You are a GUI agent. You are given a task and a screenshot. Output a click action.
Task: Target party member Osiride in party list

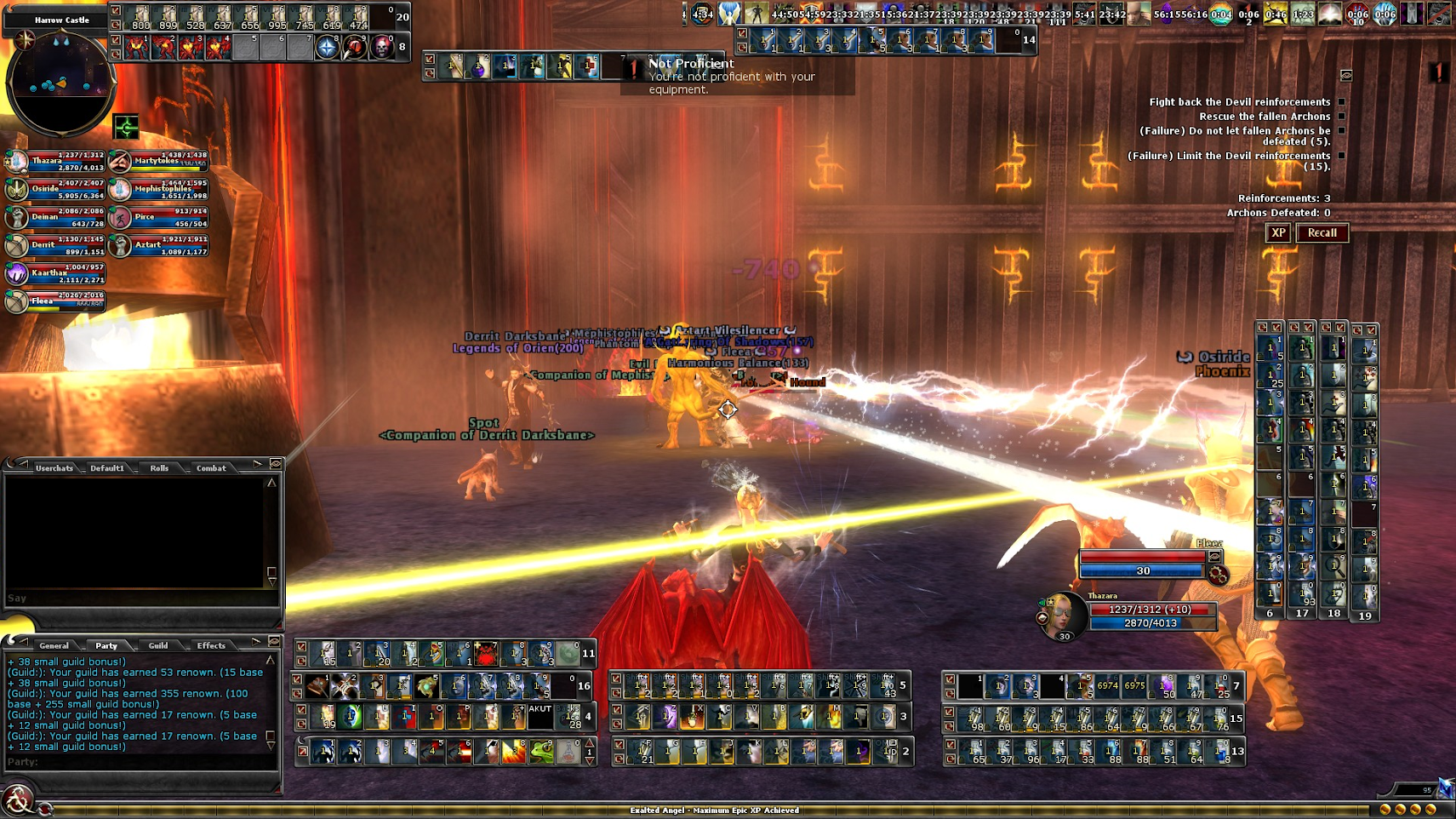[55, 189]
